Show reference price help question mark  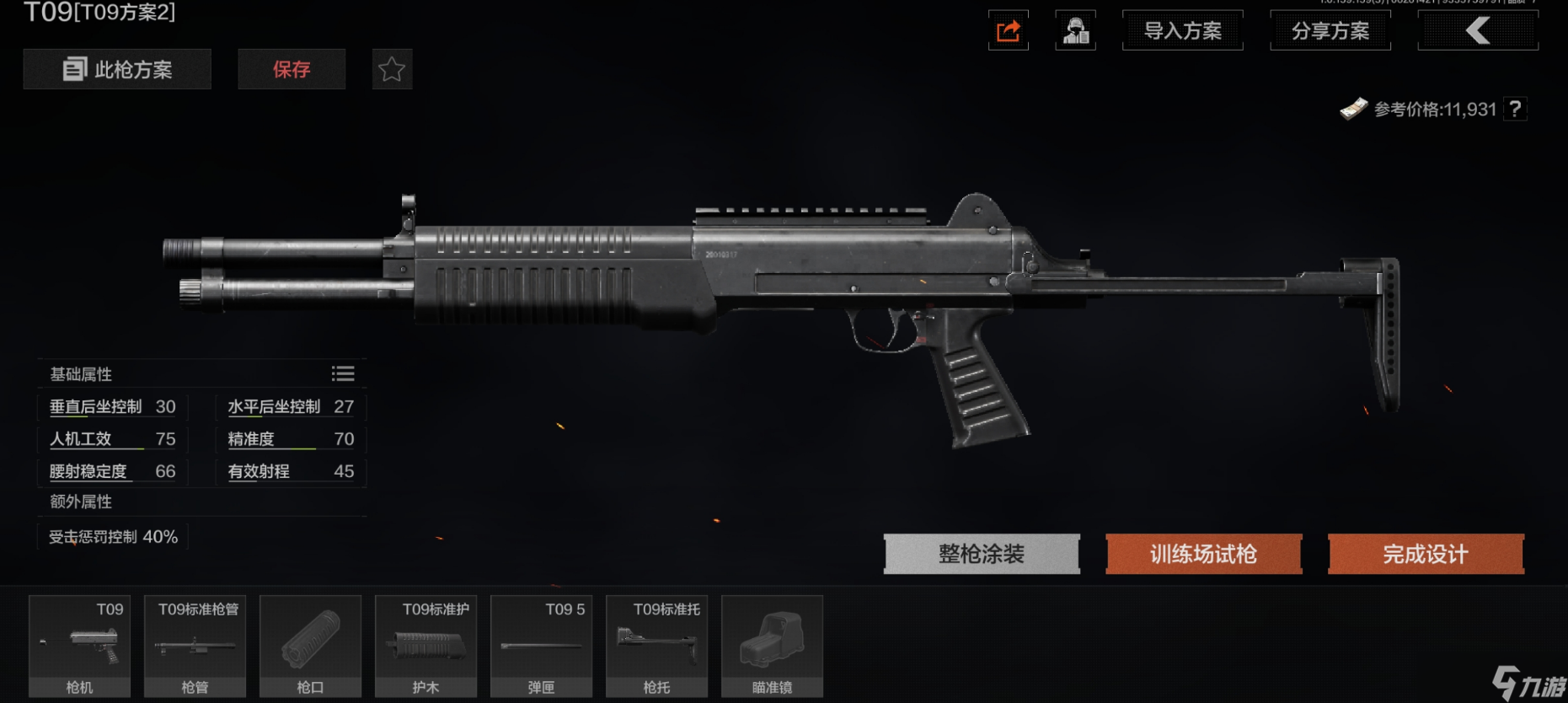[x=1515, y=109]
